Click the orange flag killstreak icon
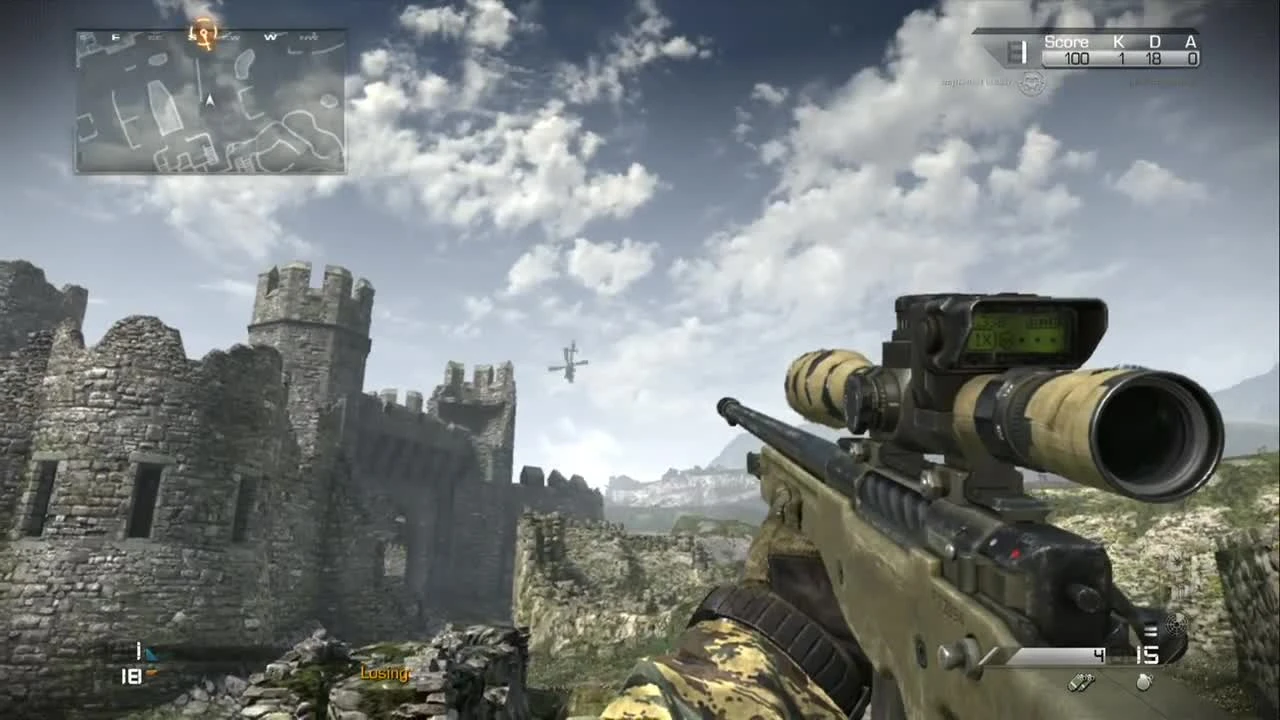Screen dimensions: 1280x720 tap(152, 673)
